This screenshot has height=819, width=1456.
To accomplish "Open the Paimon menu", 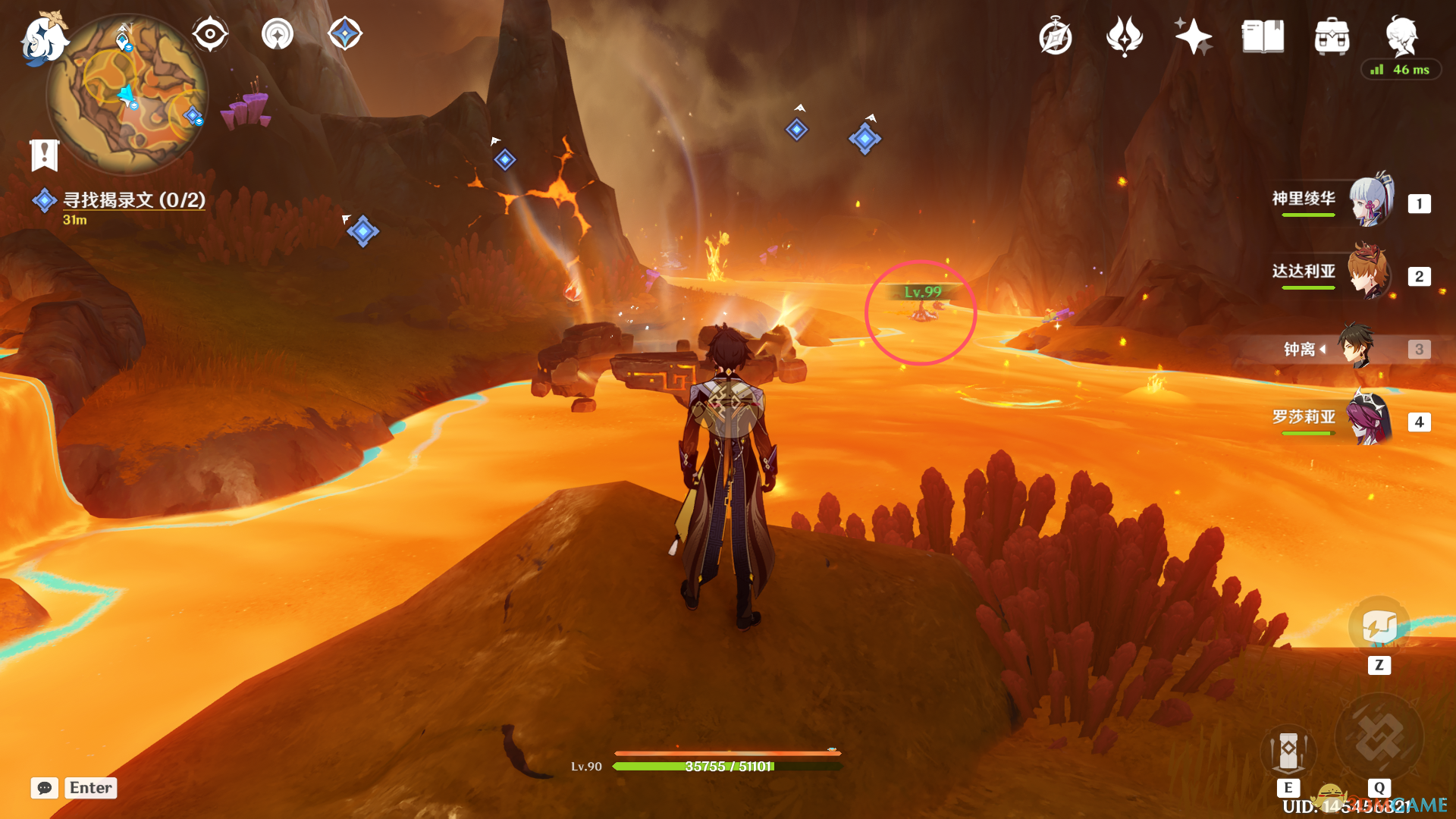I will [43, 38].
